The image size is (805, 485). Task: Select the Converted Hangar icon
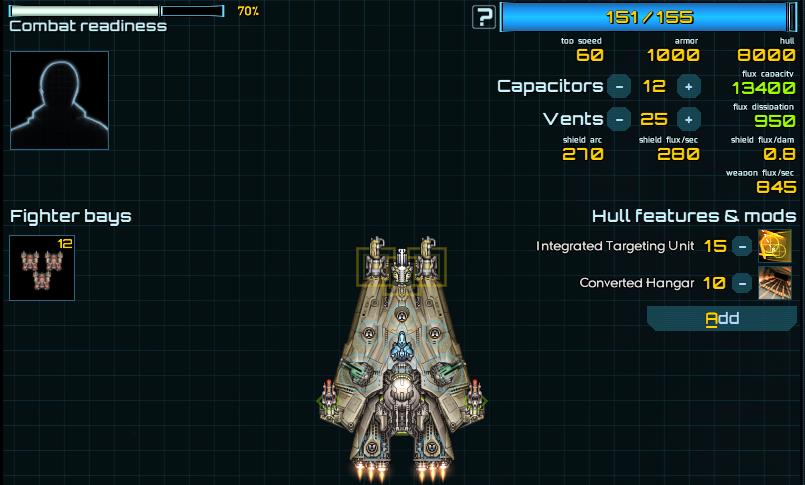pyautogui.click(x=775, y=283)
